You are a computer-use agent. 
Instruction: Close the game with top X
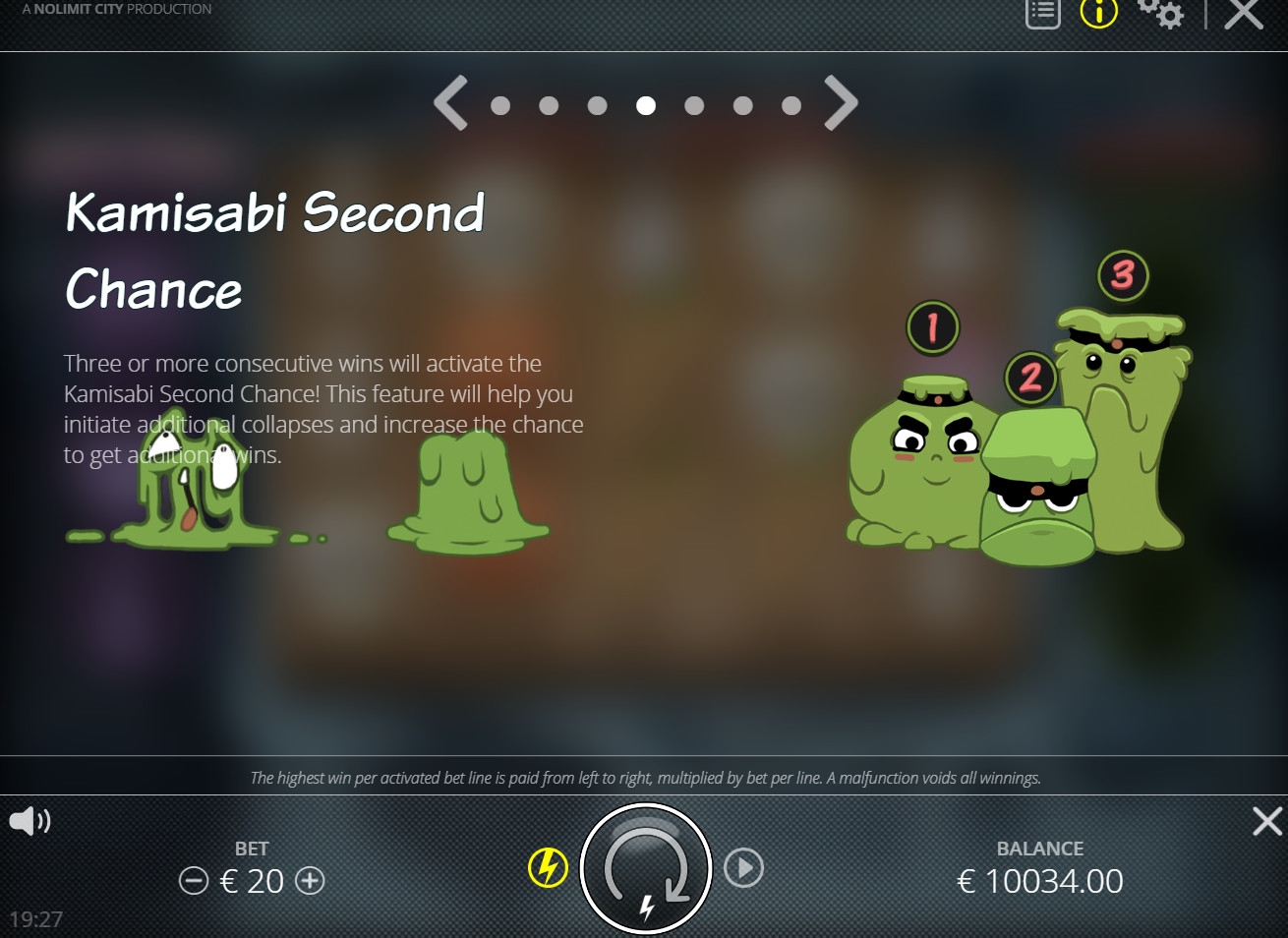coord(1243,14)
